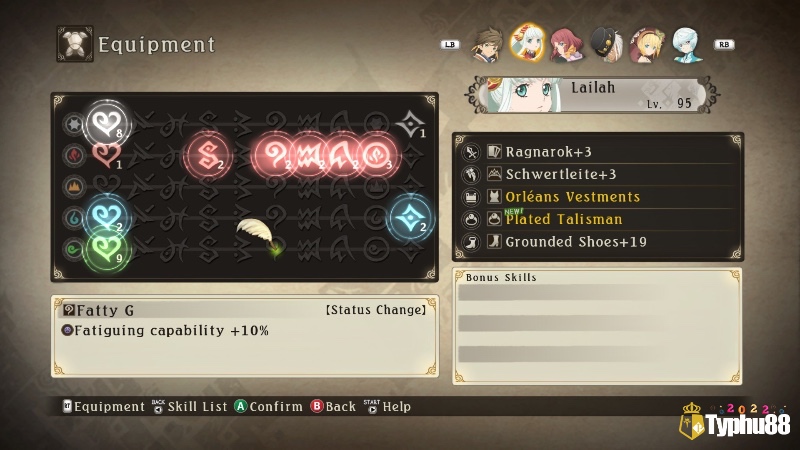Switch to Sorey's brown-haired portrait
Screen dimensions: 800x450
pos(488,44)
